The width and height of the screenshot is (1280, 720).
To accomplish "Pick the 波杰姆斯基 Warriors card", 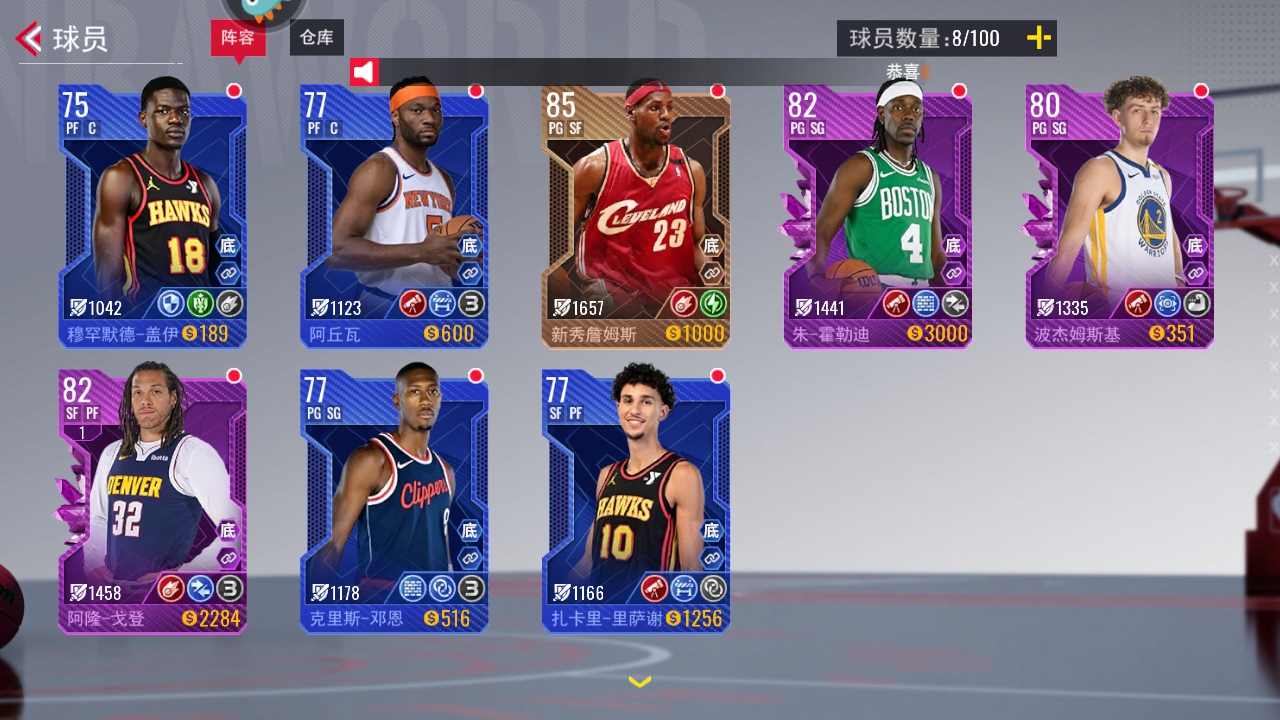I will (x=1120, y=215).
